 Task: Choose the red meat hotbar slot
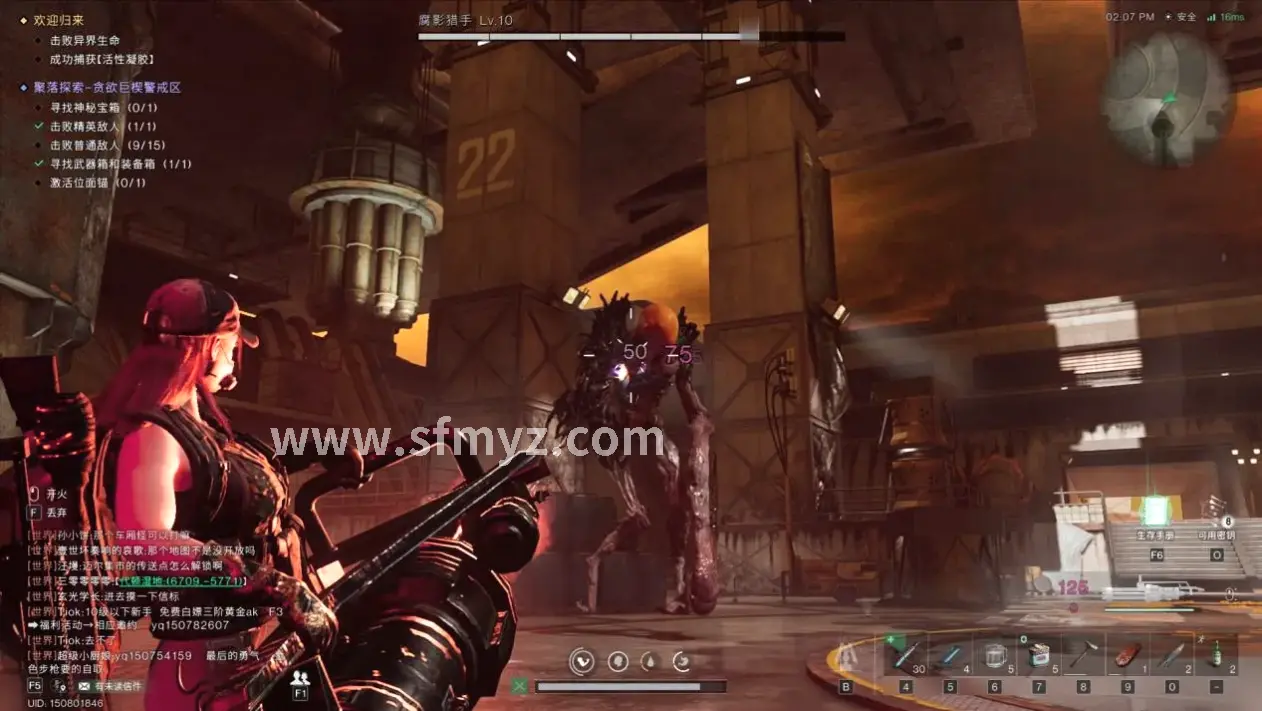[x=1128, y=655]
